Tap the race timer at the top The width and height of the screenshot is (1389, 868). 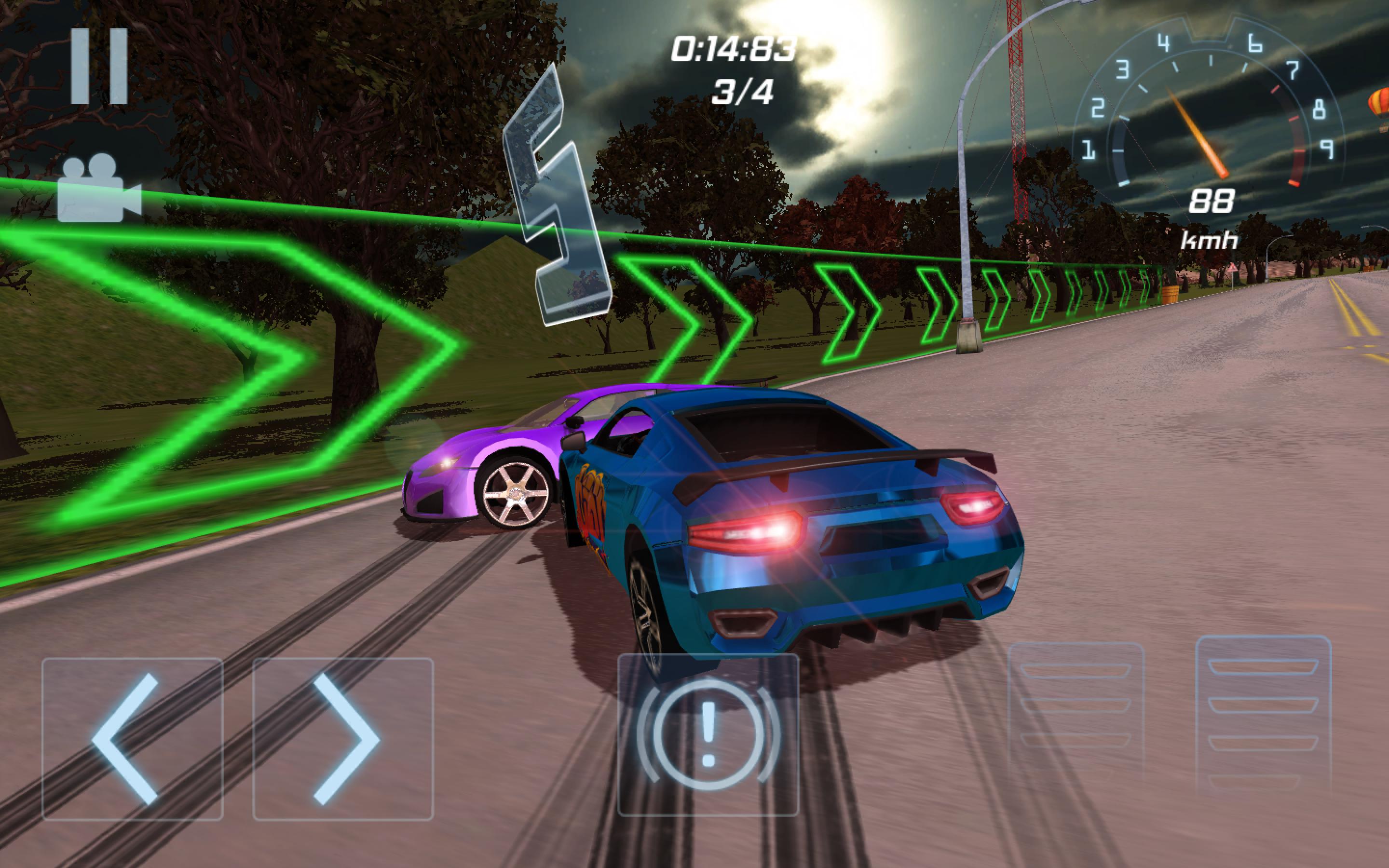(735, 49)
